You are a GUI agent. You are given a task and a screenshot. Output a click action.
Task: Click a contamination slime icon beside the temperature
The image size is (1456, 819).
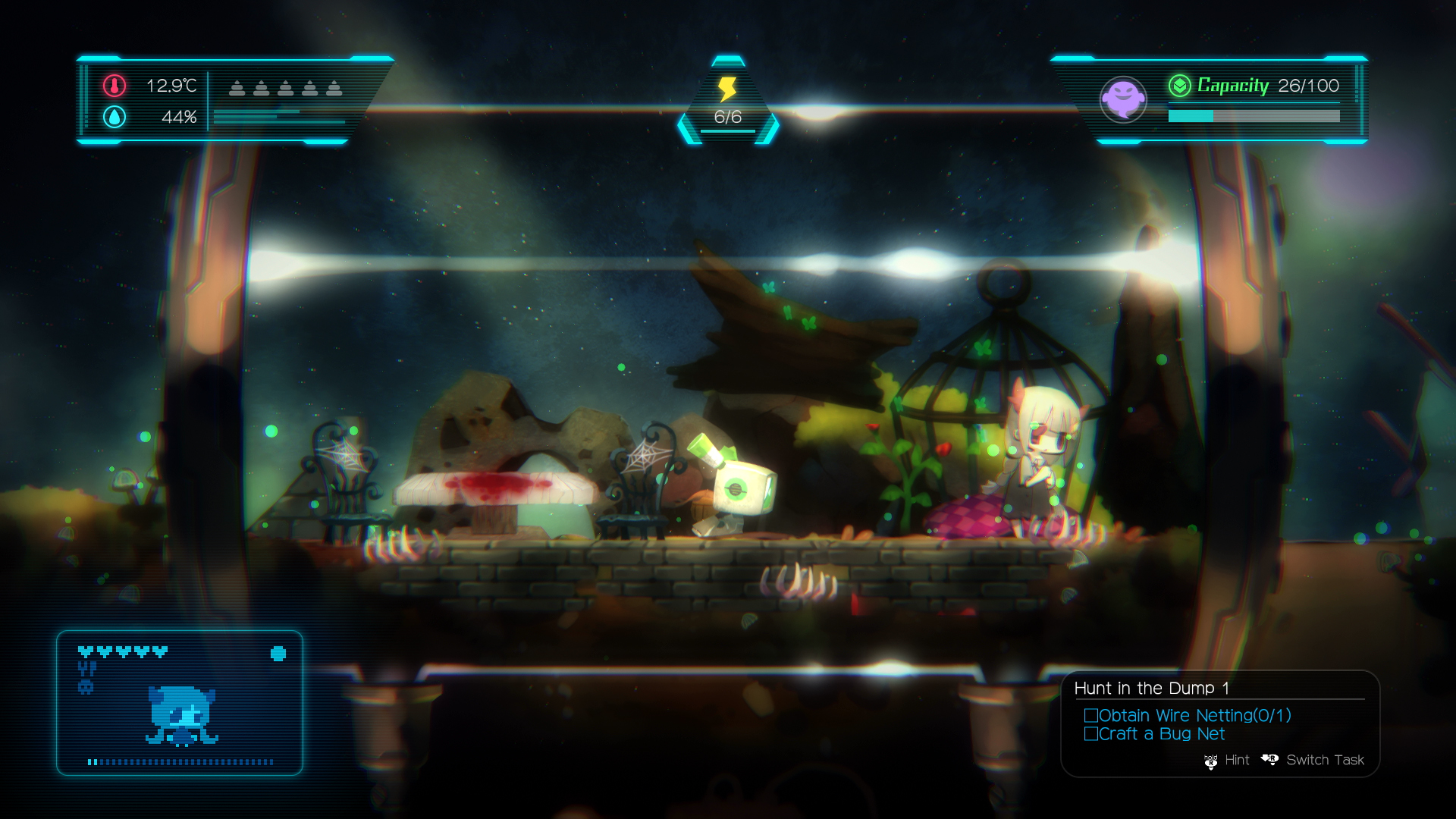coord(237,87)
